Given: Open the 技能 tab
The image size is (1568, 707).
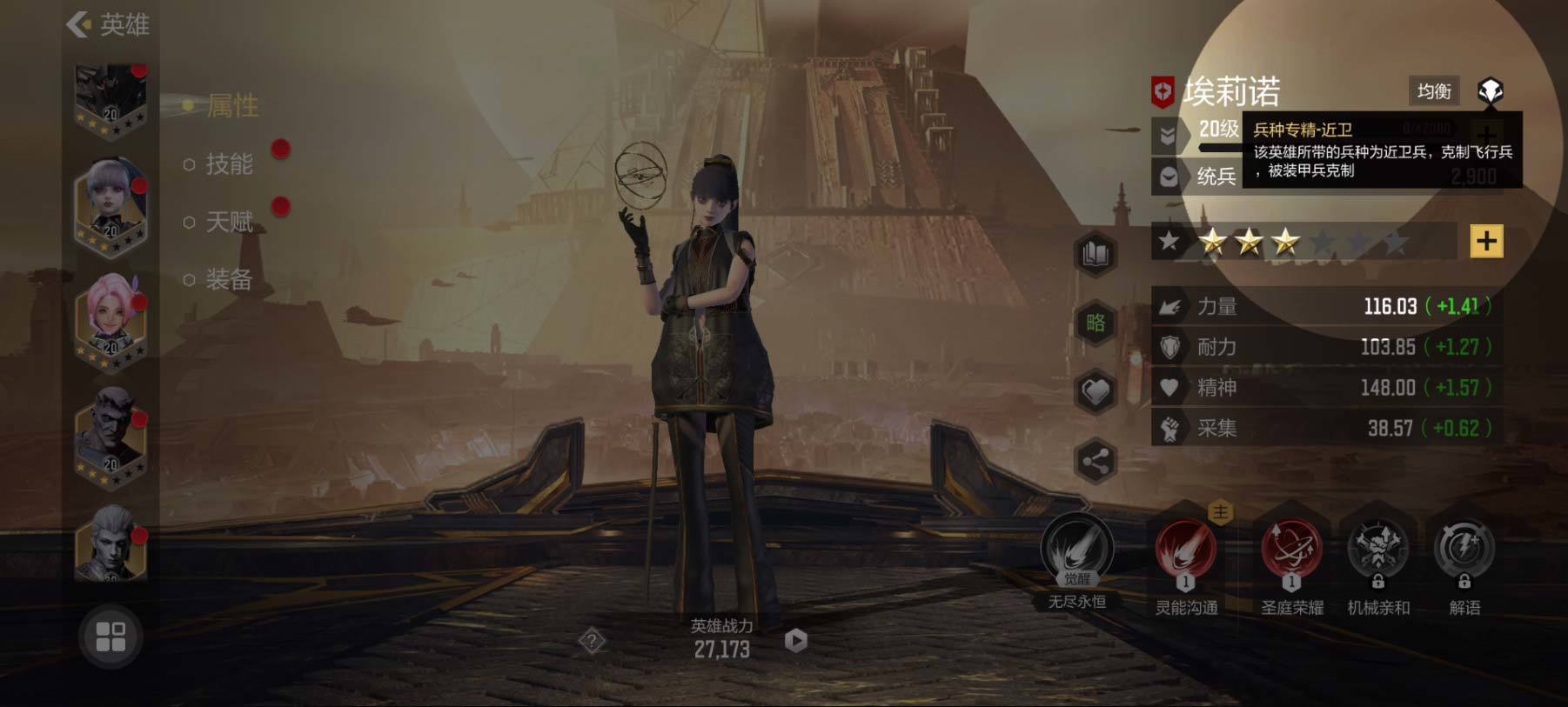Looking at the screenshot, I should click(x=229, y=164).
